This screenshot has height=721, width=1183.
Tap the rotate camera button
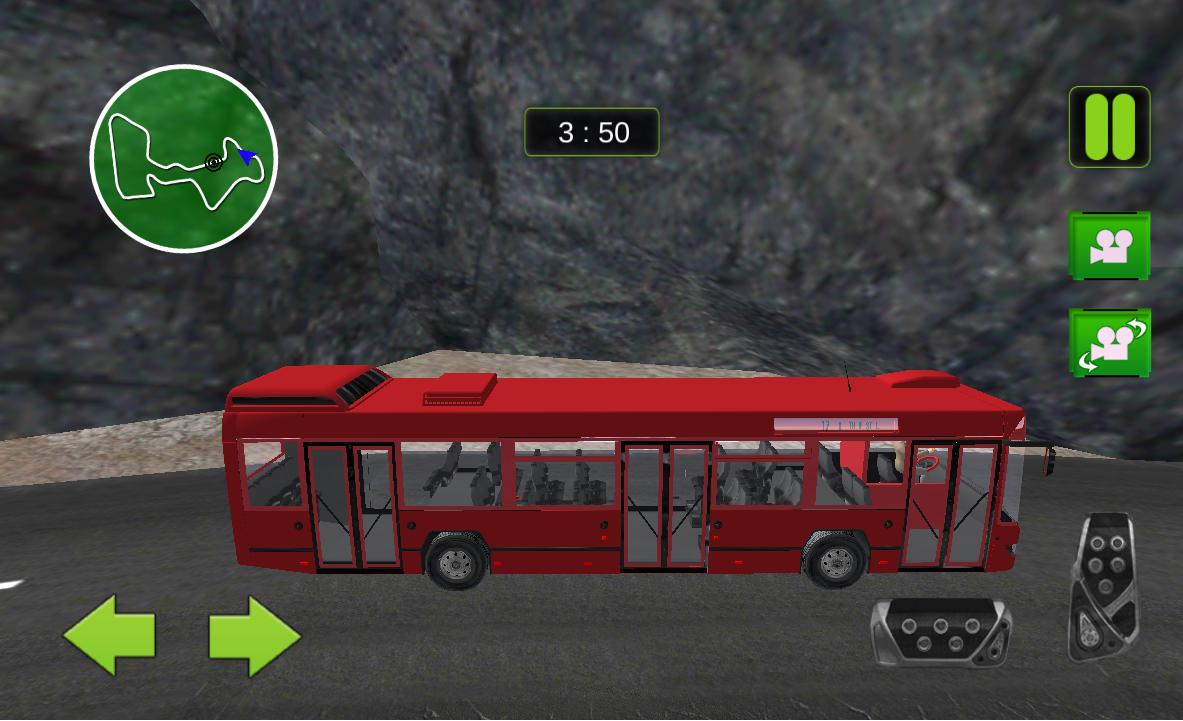pos(1109,343)
